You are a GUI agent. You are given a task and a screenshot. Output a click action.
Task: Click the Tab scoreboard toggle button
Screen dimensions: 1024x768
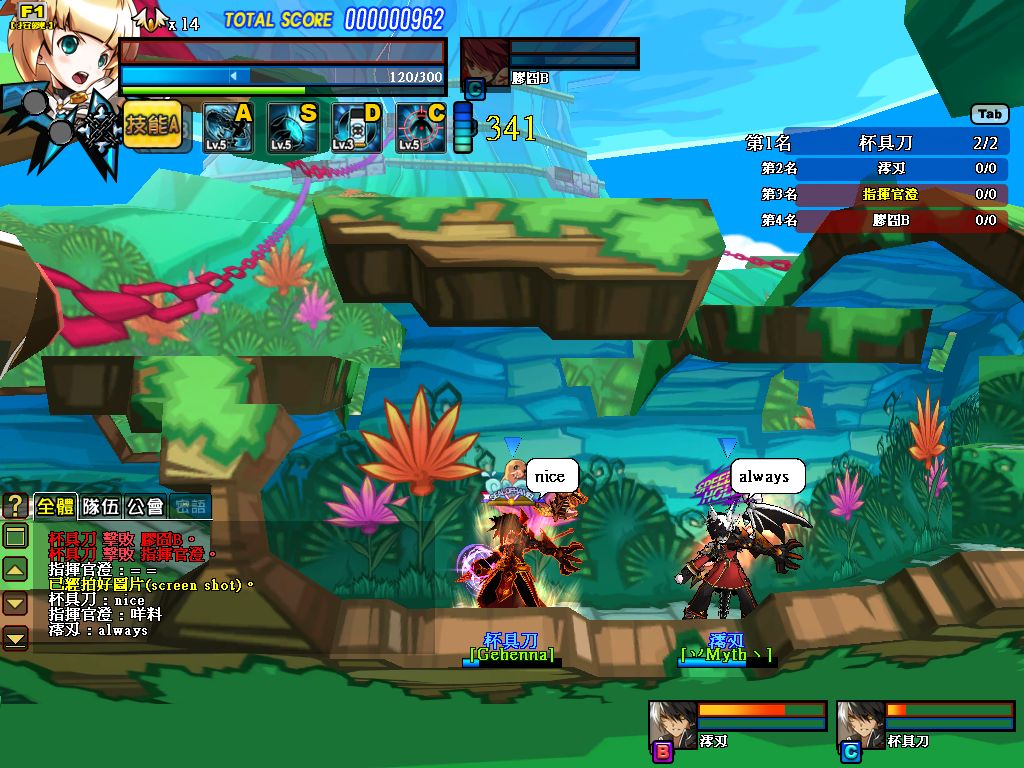tap(989, 114)
